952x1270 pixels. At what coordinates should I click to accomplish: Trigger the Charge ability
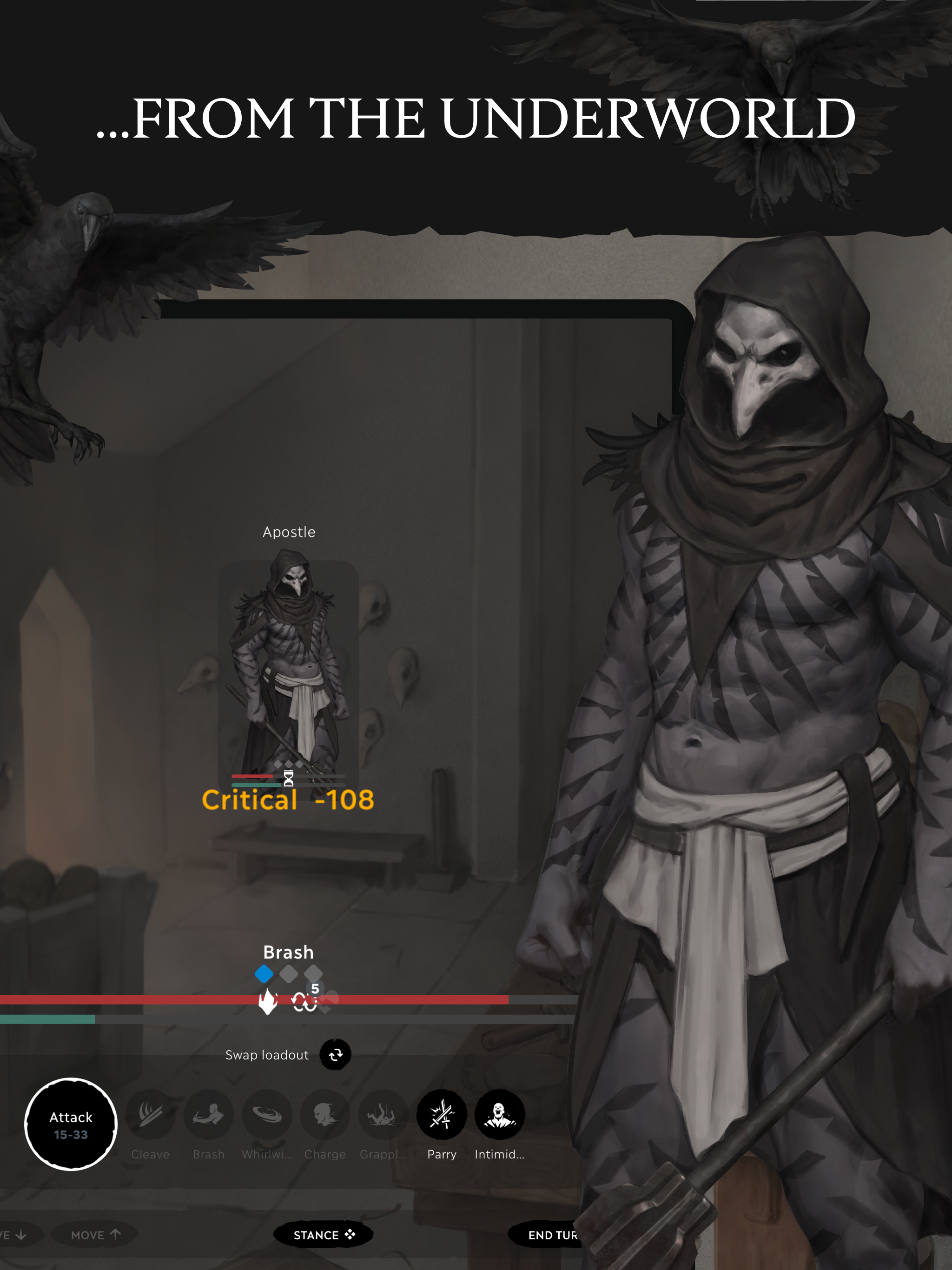click(325, 1114)
